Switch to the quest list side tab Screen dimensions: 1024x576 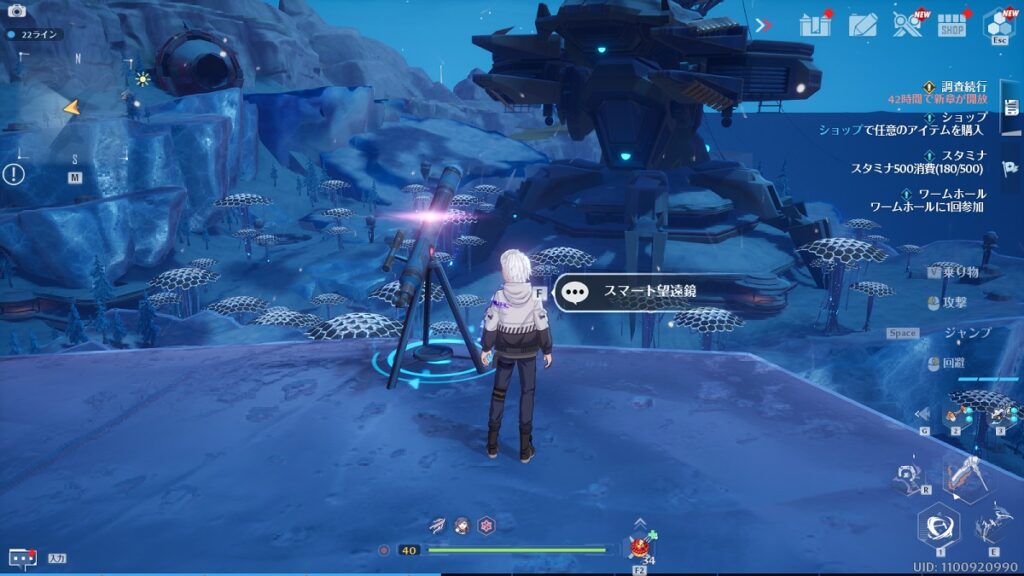(1011, 107)
